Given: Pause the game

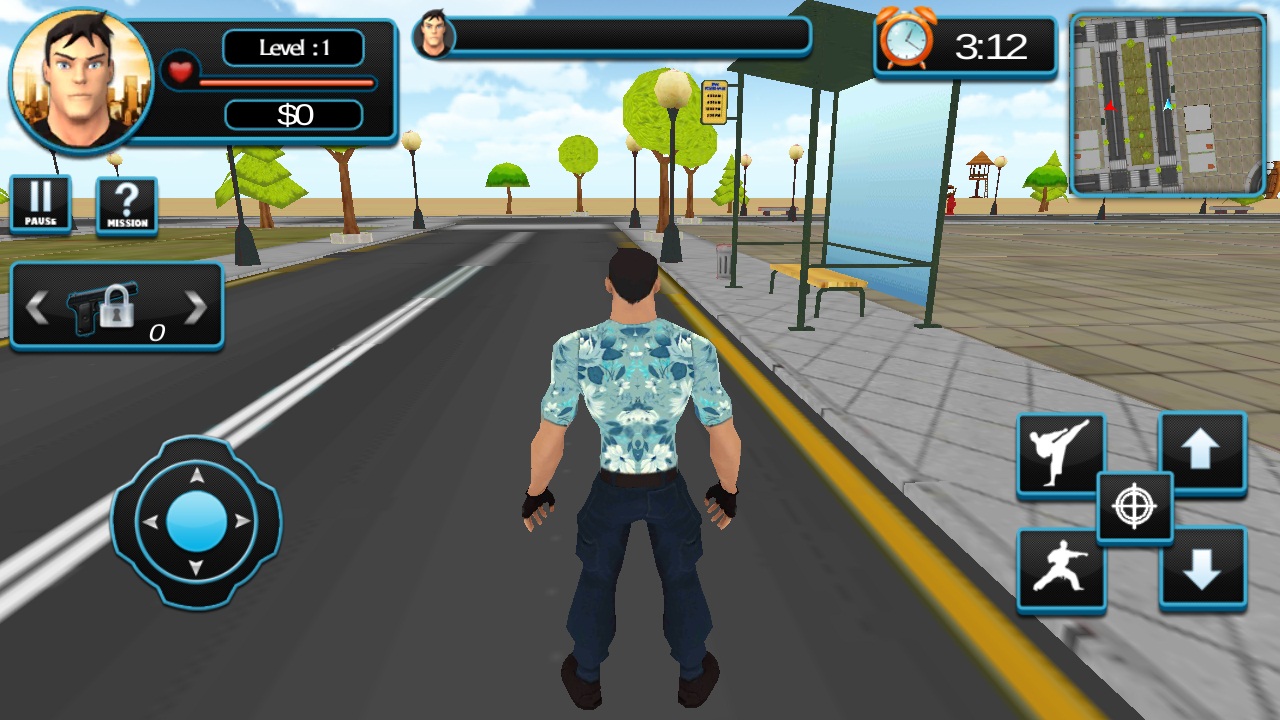Looking at the screenshot, I should tap(41, 204).
